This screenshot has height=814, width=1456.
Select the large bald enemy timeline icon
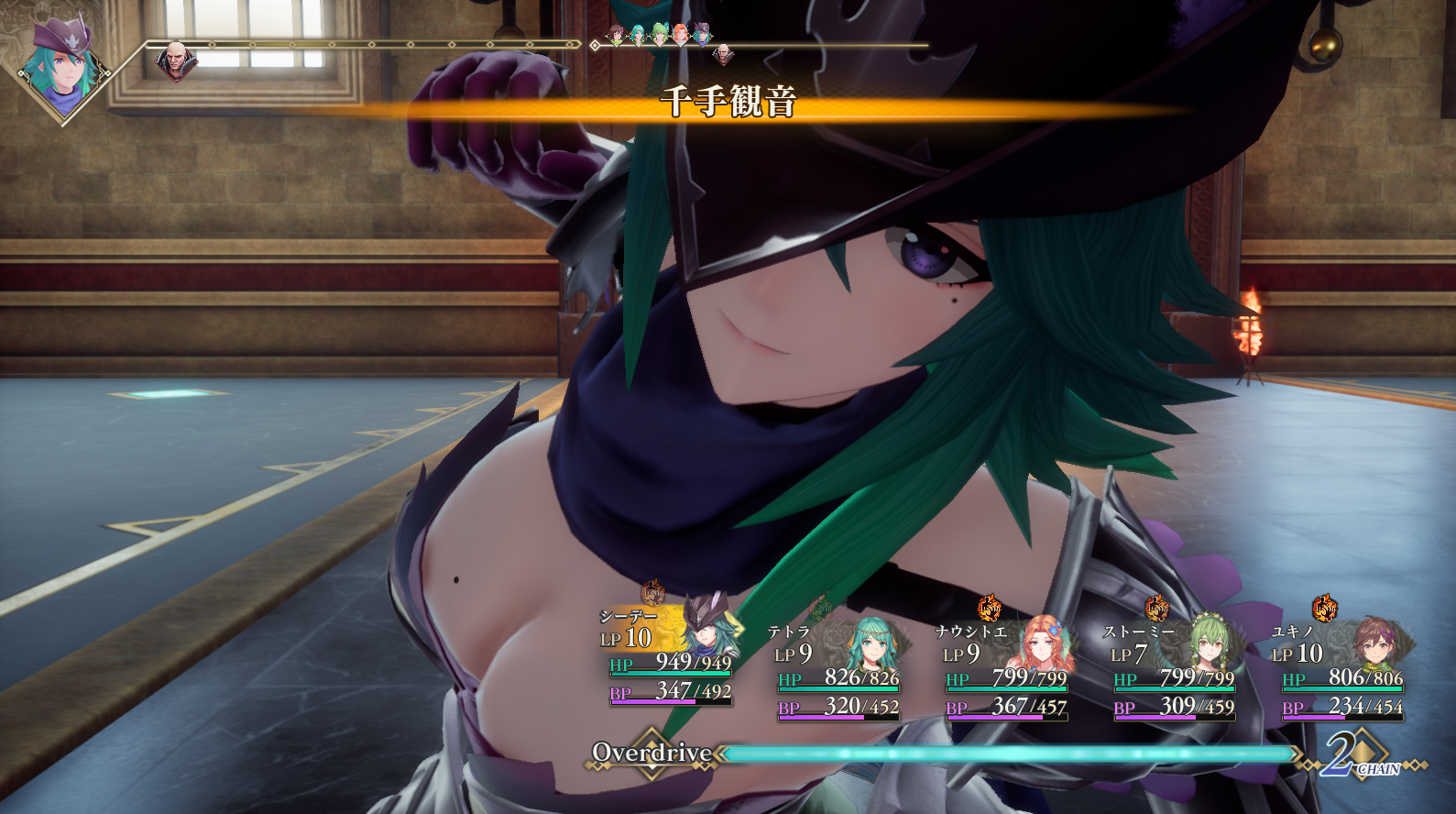(176, 61)
